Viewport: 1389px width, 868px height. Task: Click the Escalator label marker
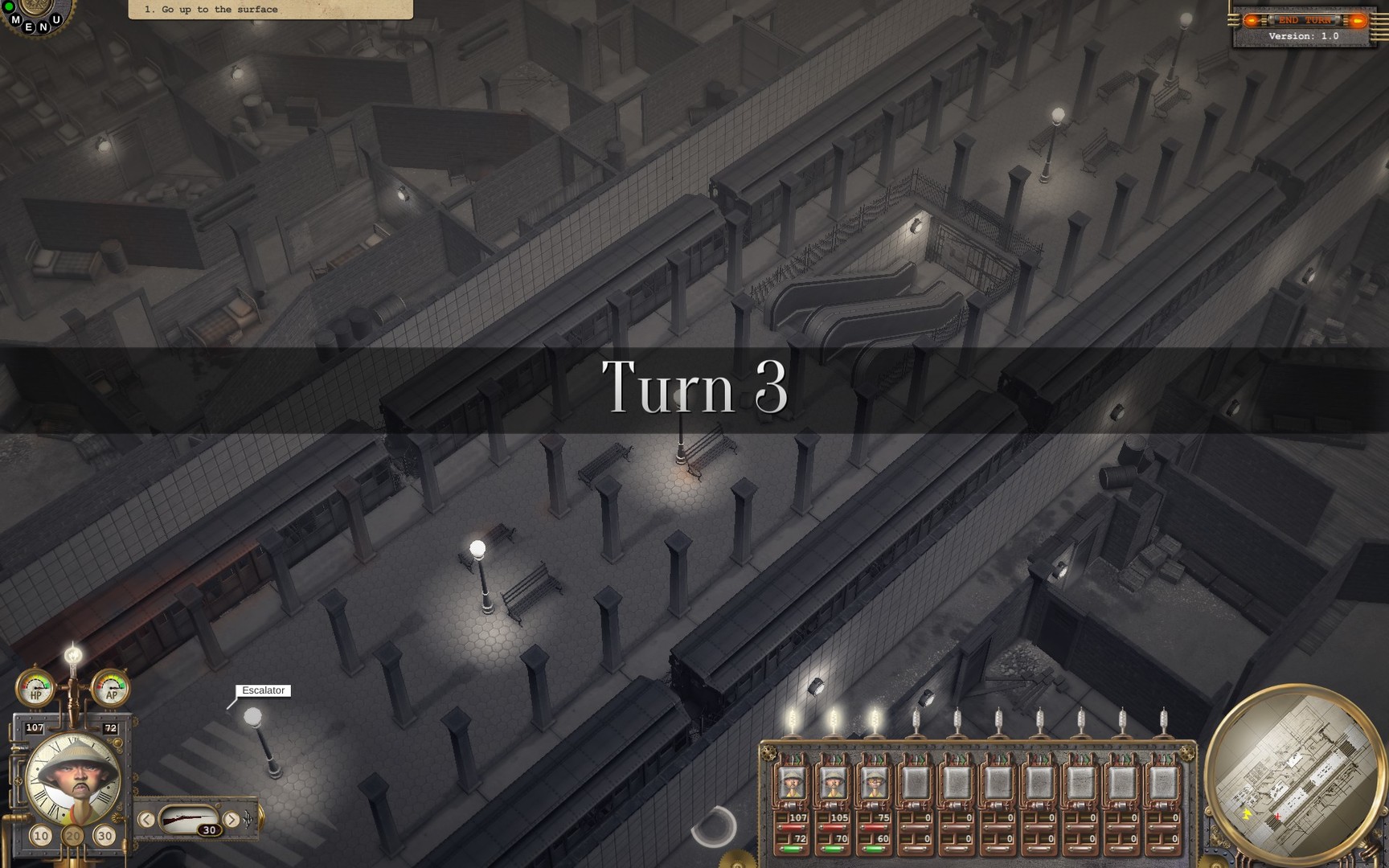[x=263, y=690]
